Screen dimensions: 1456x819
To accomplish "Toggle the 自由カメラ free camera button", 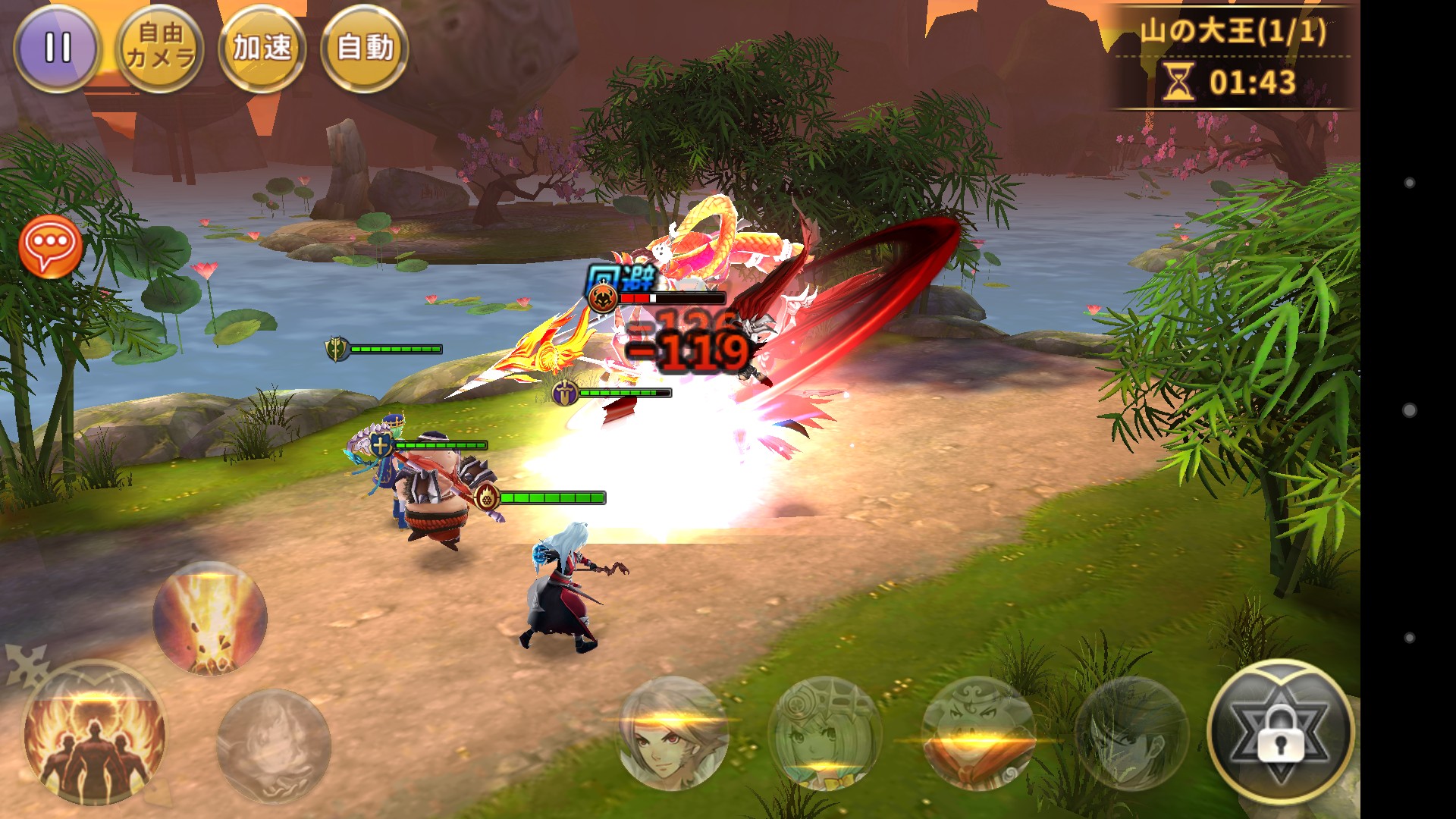I will 160,49.
